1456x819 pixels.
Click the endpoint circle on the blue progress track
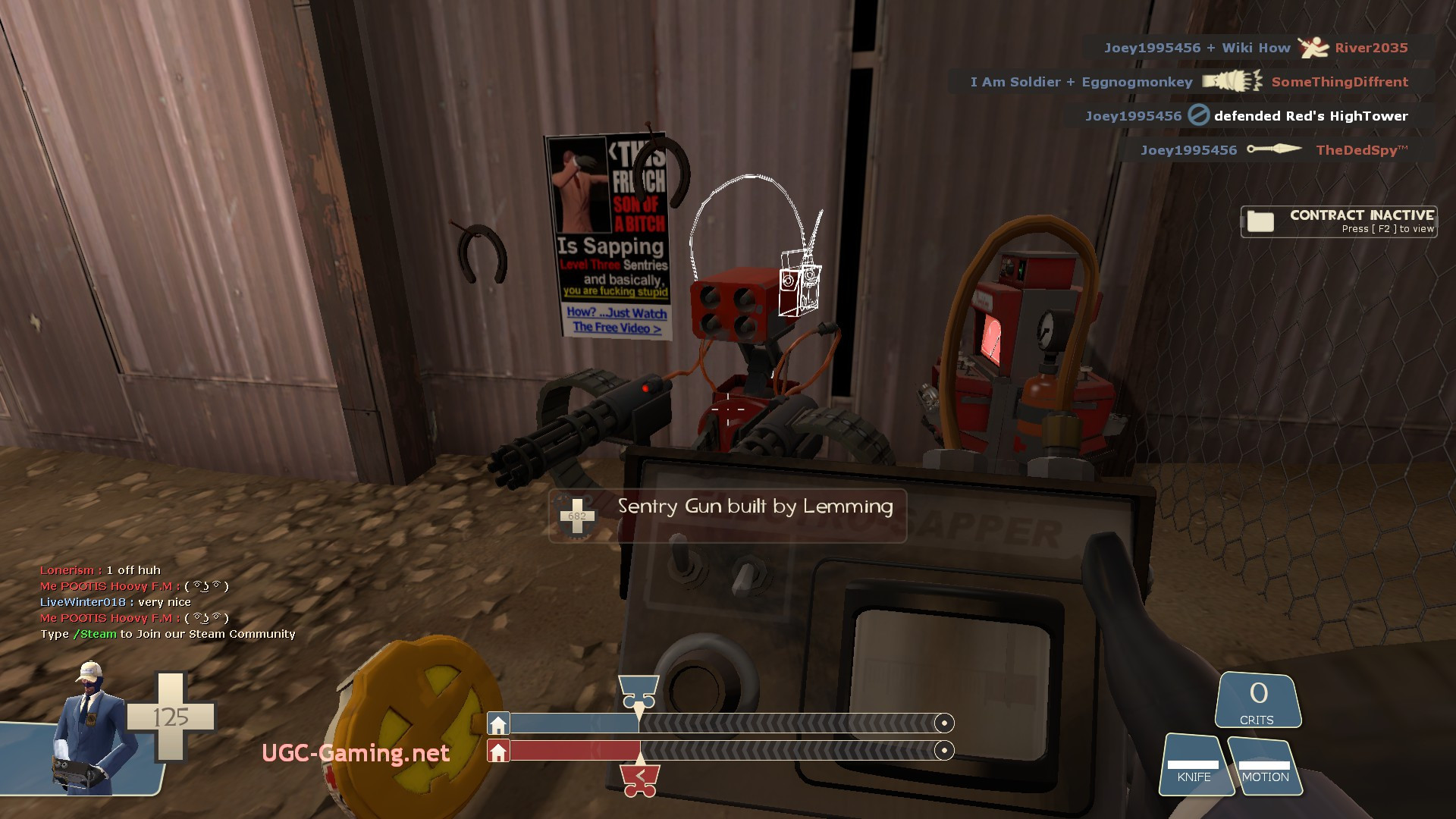pos(944,723)
